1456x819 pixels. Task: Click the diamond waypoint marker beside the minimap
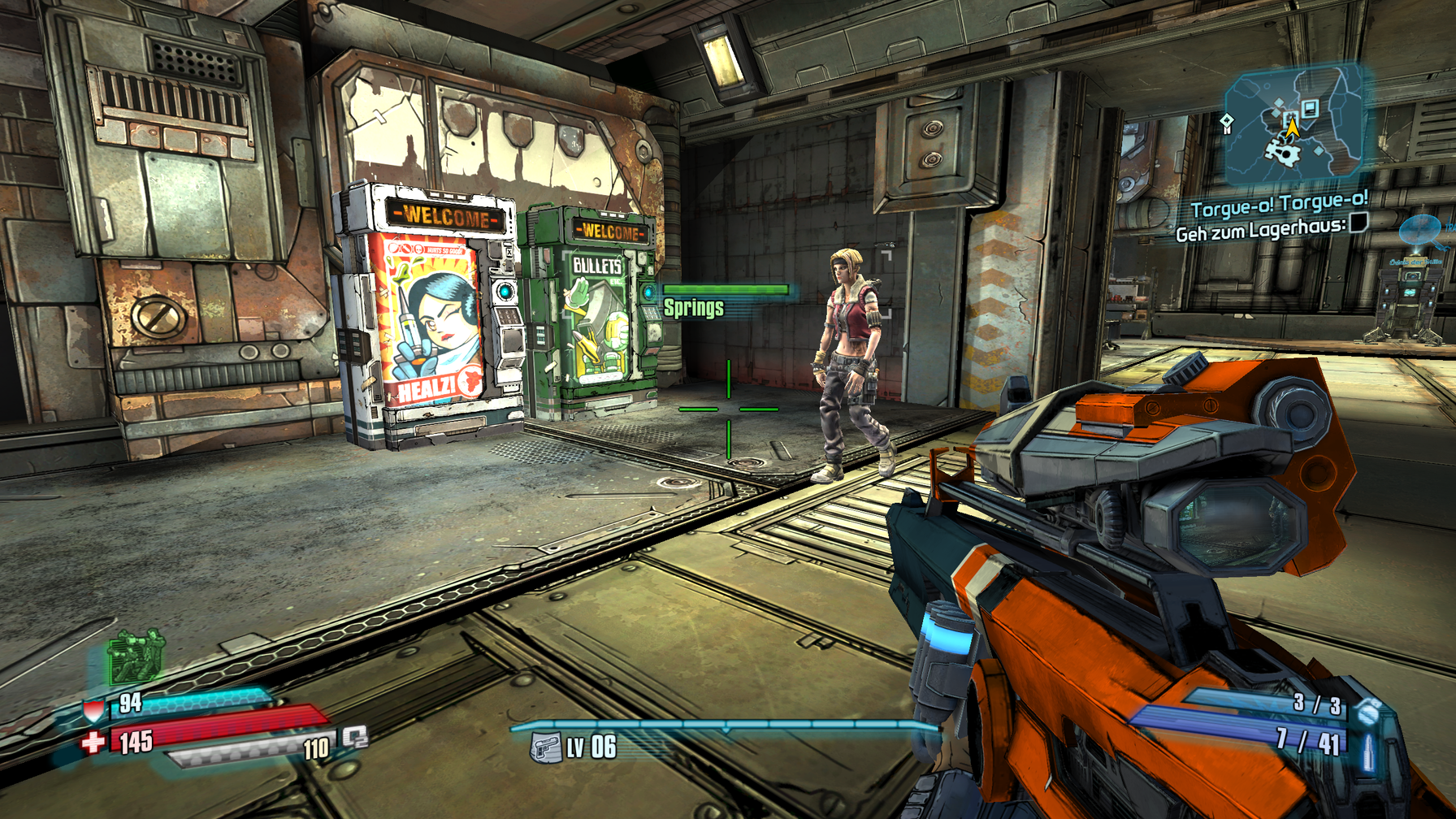[x=1227, y=123]
